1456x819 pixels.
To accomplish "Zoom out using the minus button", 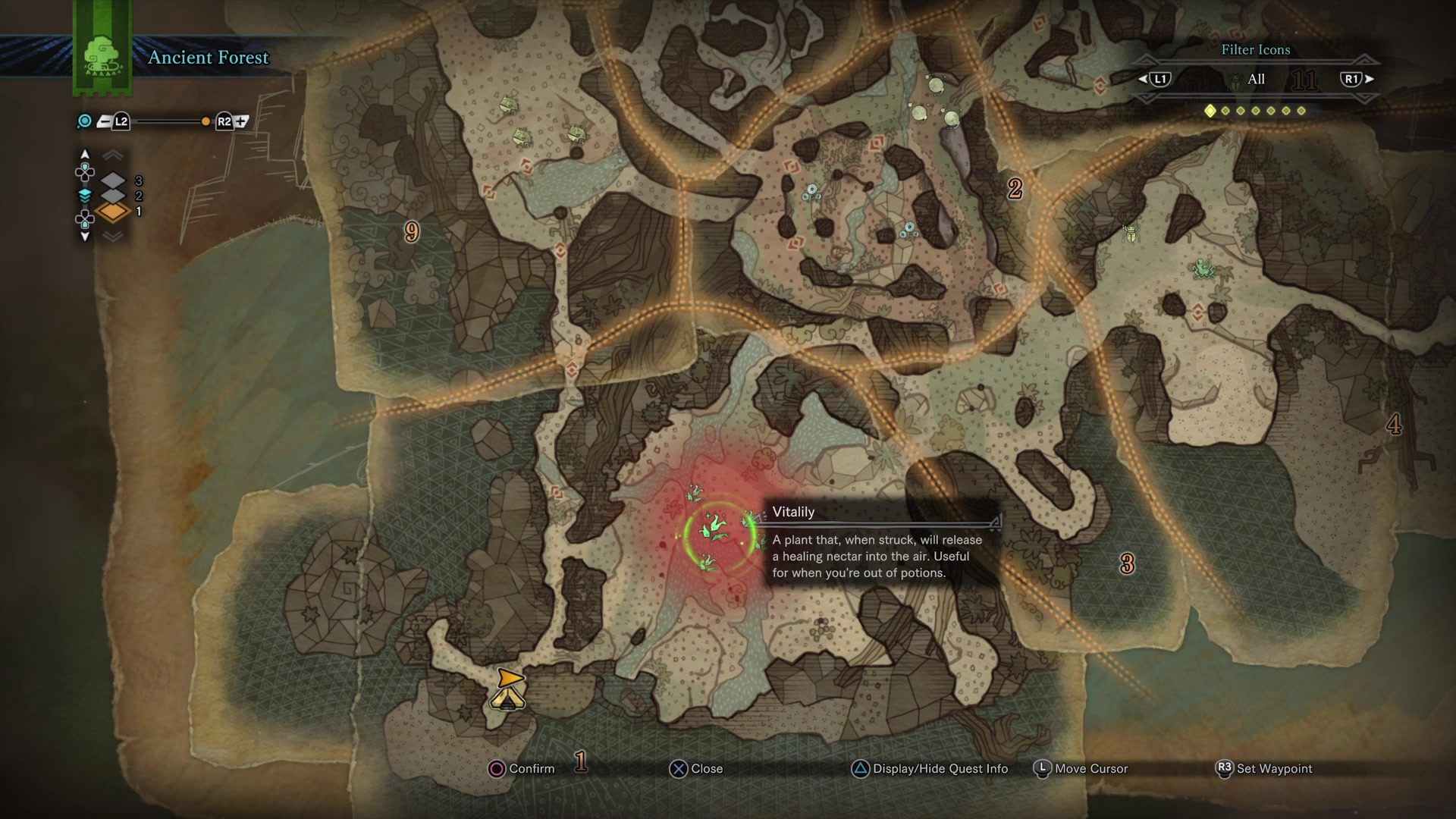I will pos(104,121).
